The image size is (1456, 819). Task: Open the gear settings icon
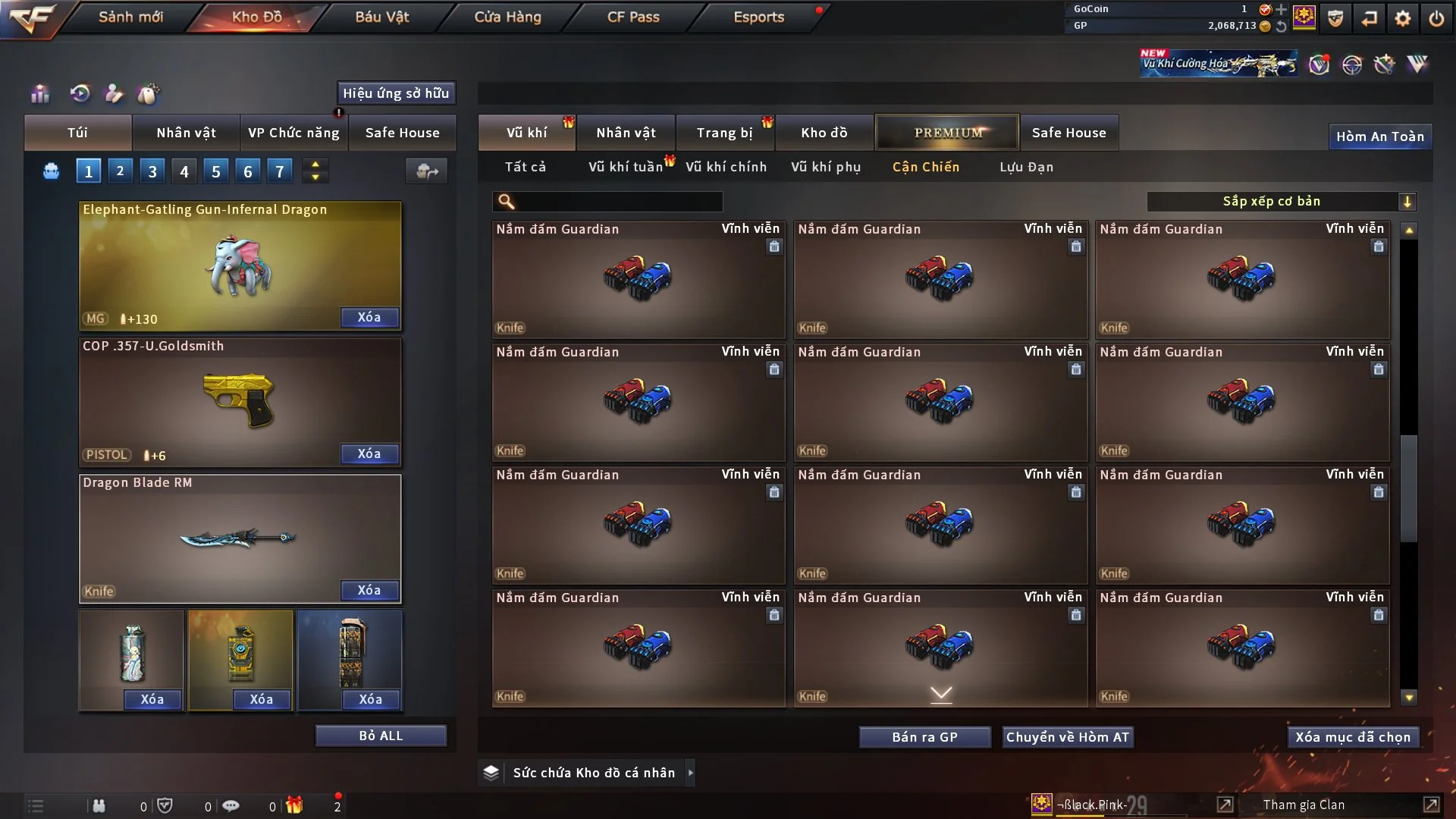[1402, 18]
